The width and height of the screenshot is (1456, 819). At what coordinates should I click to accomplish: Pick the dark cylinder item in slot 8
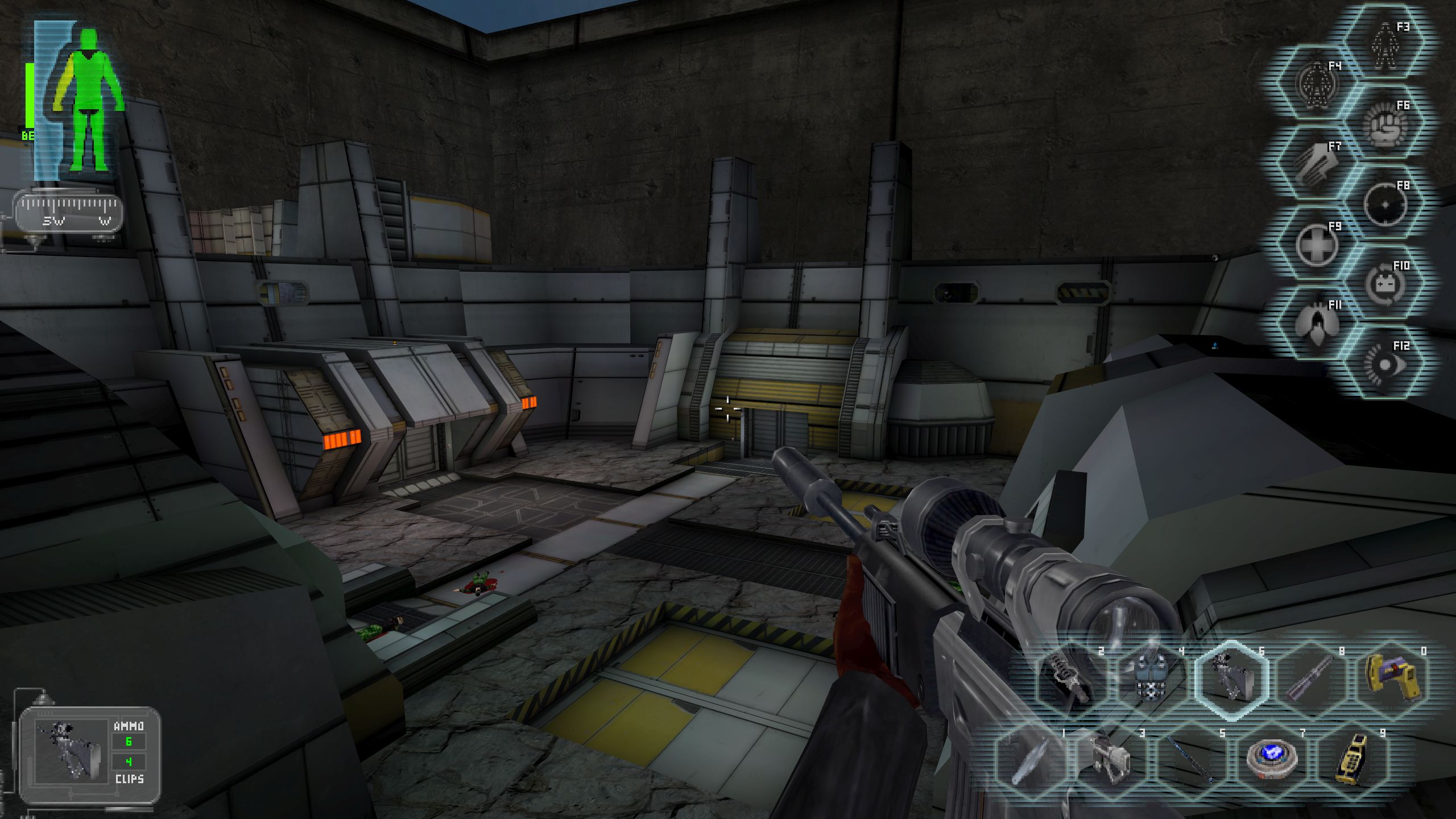click(x=1310, y=680)
